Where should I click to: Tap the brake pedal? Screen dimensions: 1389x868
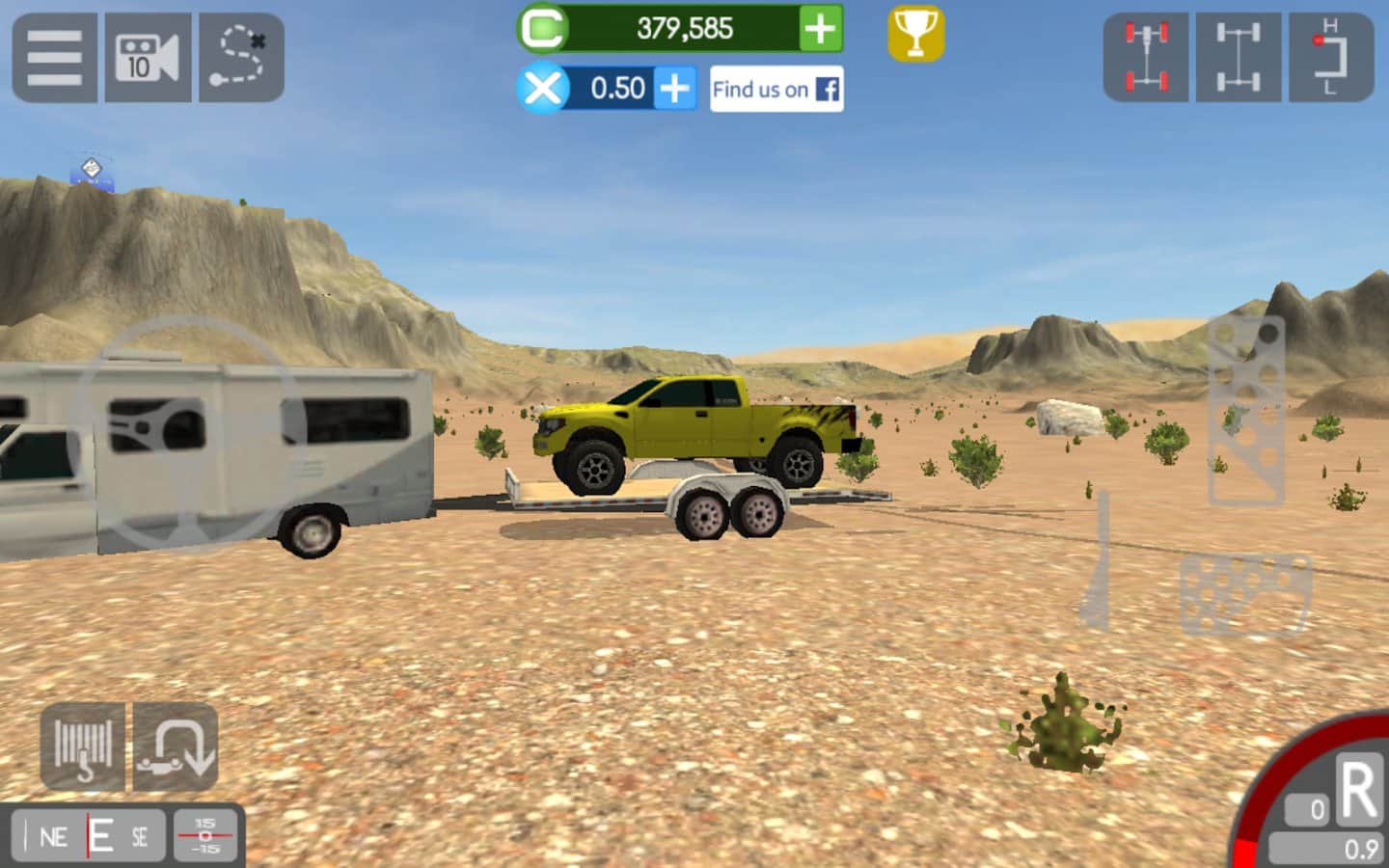point(1245,593)
